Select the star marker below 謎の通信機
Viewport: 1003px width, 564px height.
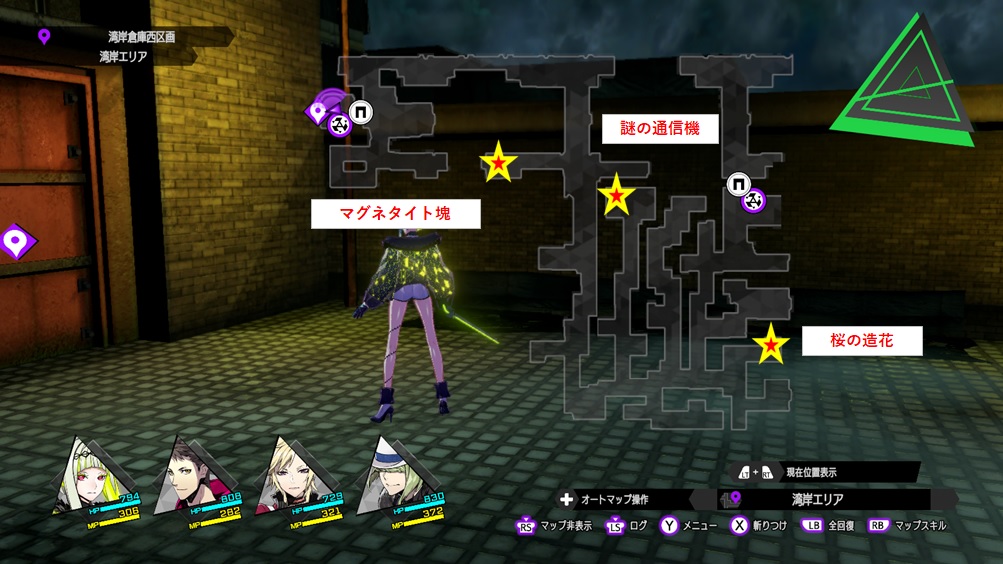coord(616,194)
